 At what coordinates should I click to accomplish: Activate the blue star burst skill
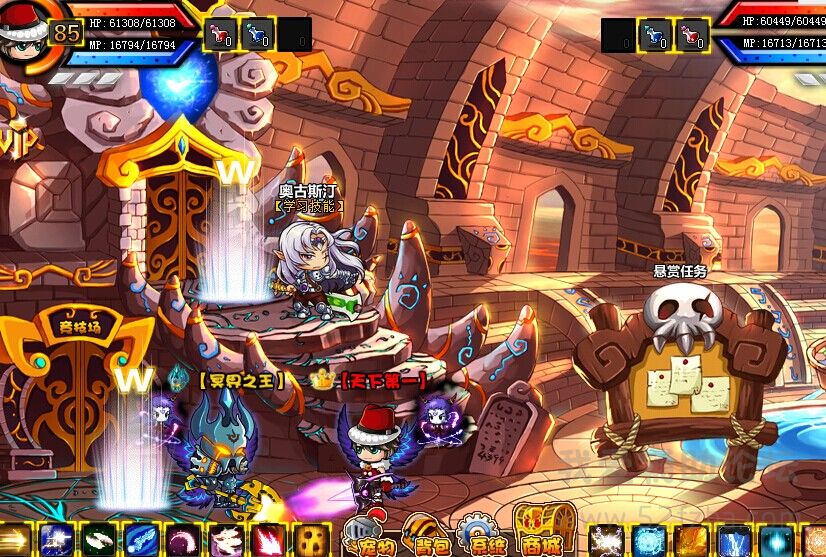click(x=56, y=540)
